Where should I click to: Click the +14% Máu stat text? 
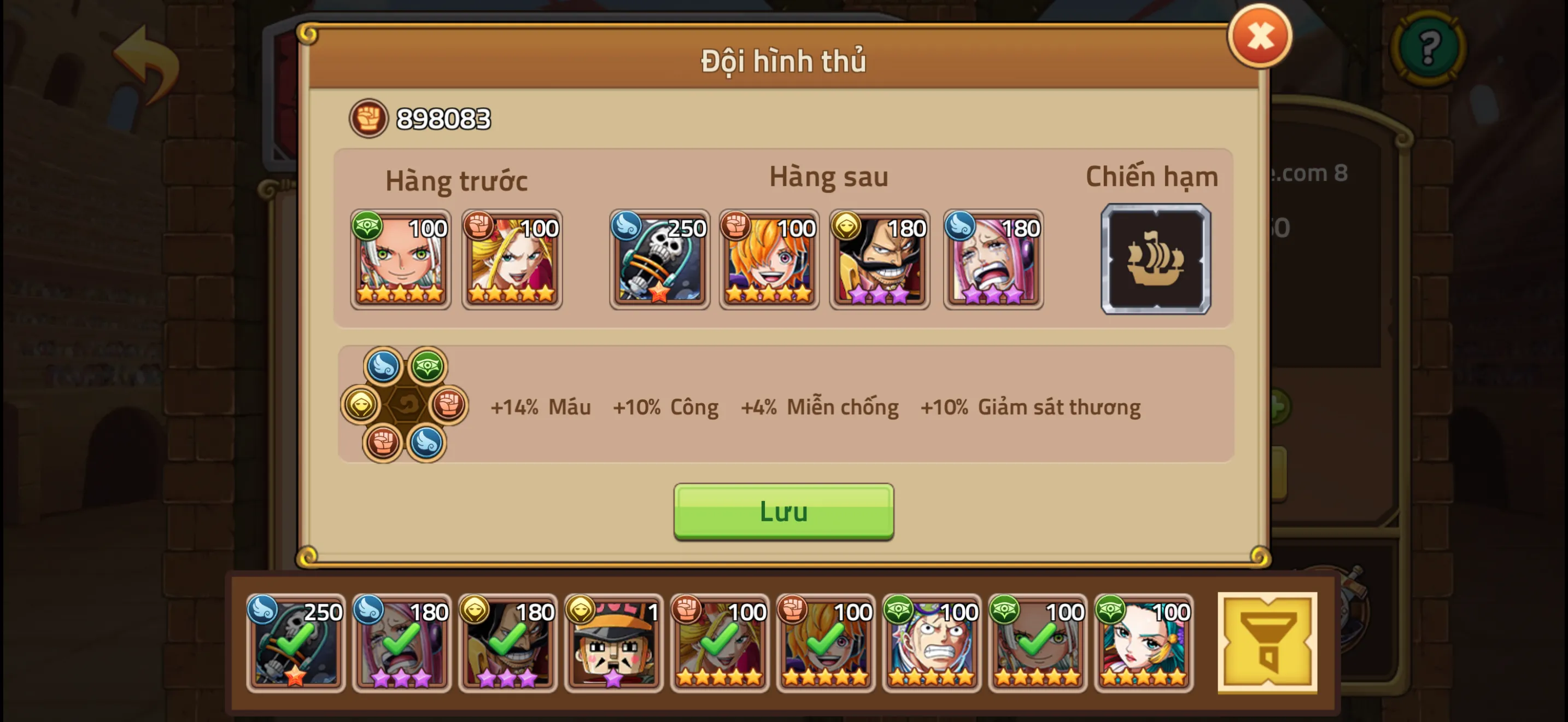541,407
